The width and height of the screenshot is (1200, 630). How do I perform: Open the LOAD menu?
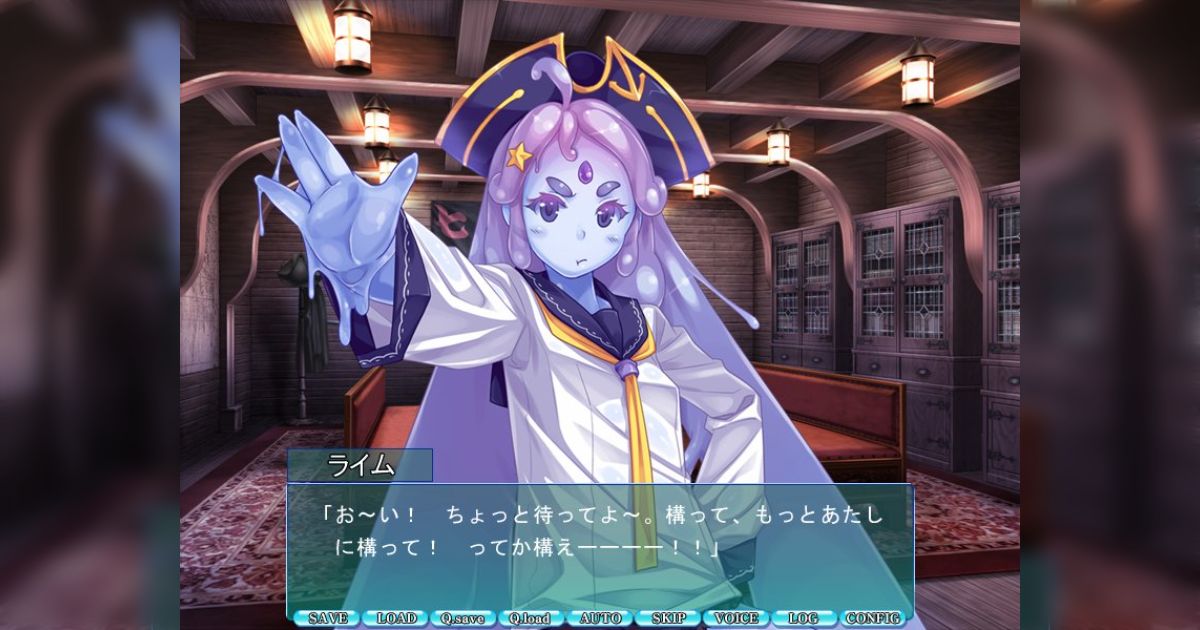tap(396, 618)
